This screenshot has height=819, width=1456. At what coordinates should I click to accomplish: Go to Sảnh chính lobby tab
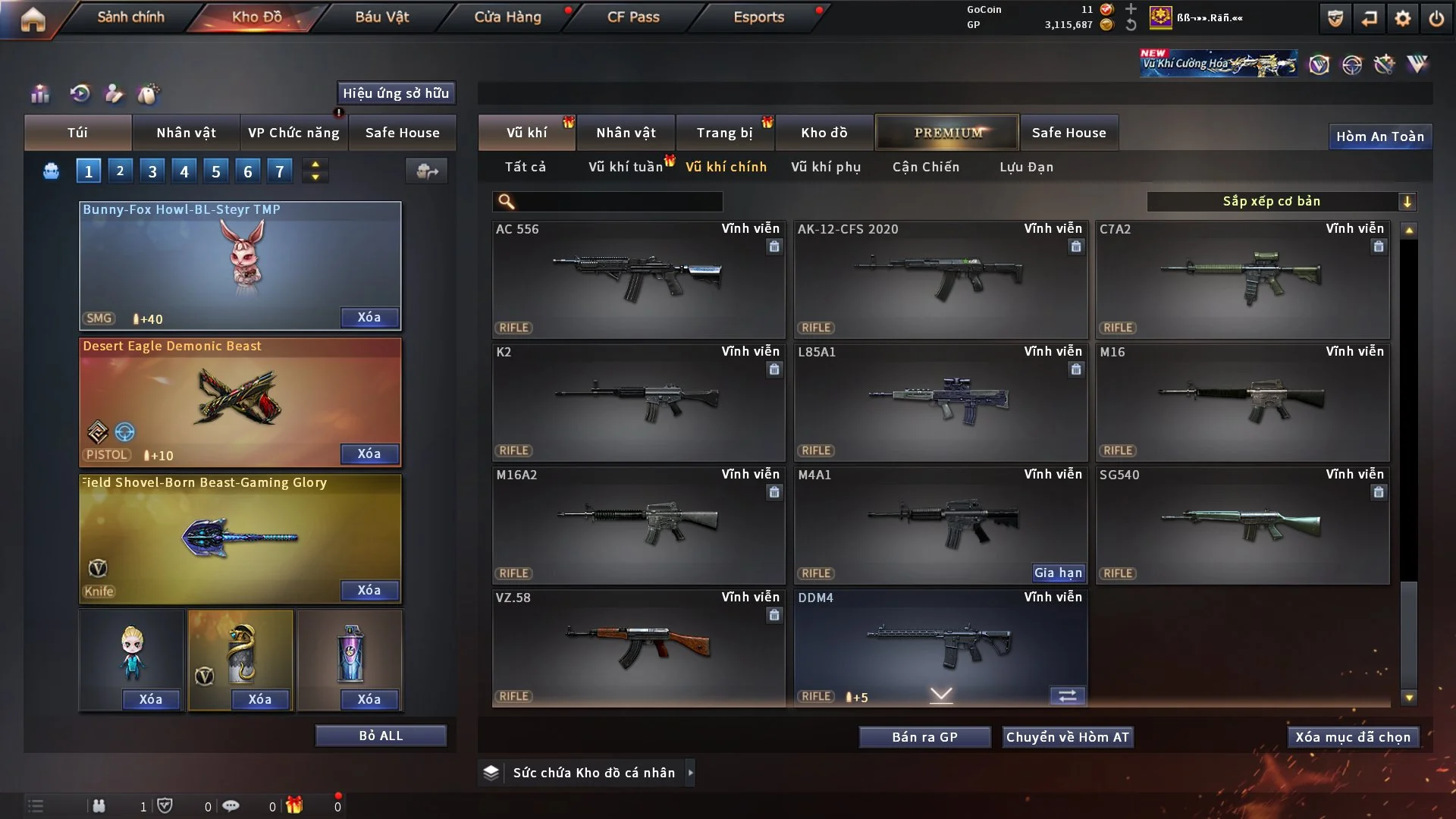coord(130,17)
